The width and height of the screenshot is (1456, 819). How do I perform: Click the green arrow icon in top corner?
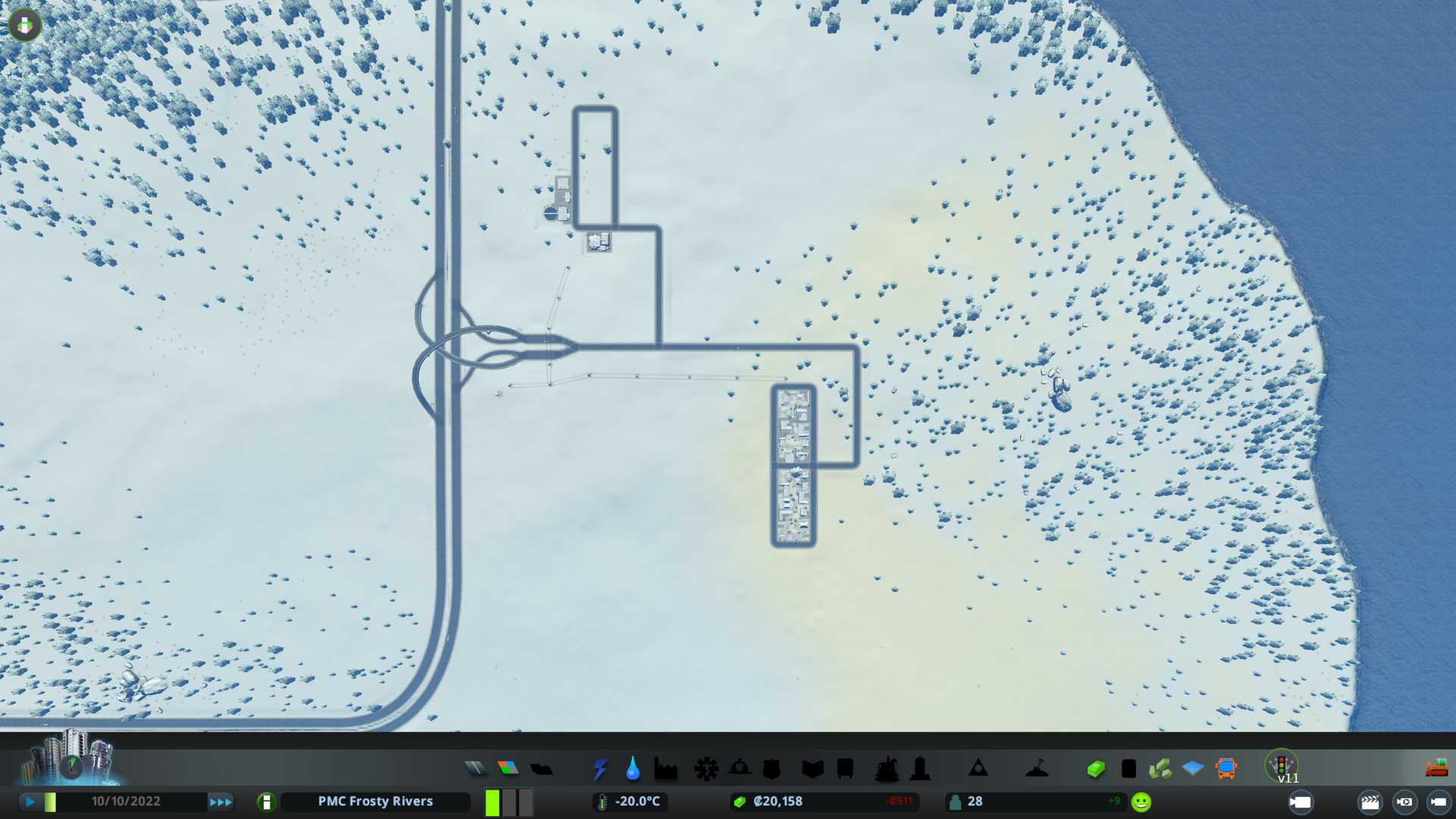pyautogui.click(x=25, y=25)
